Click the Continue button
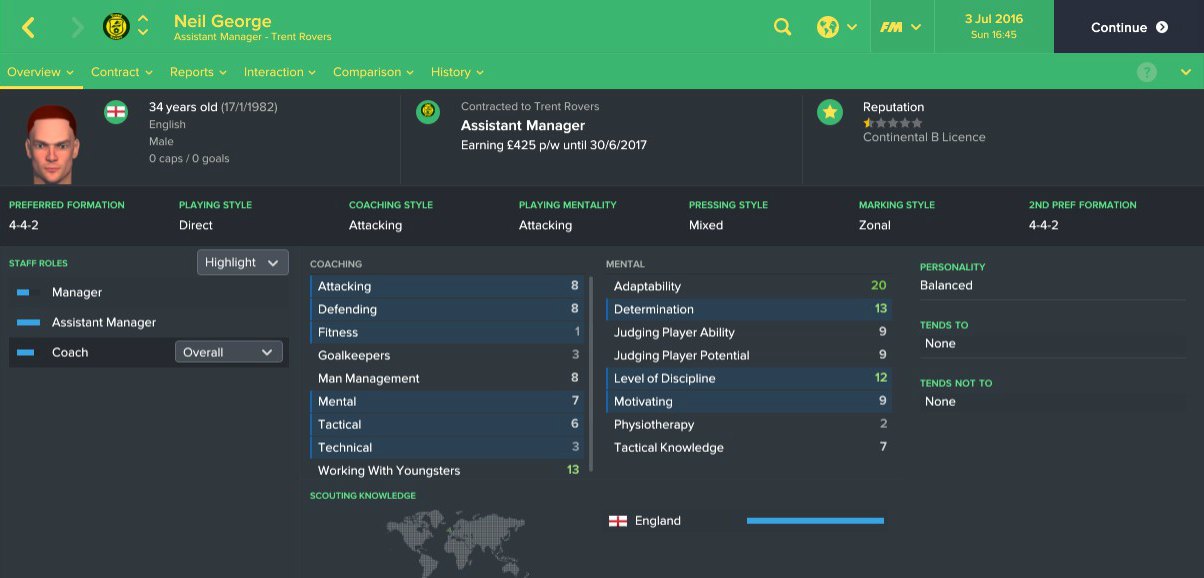Viewport: 1204px width, 578px height. (x=1128, y=27)
